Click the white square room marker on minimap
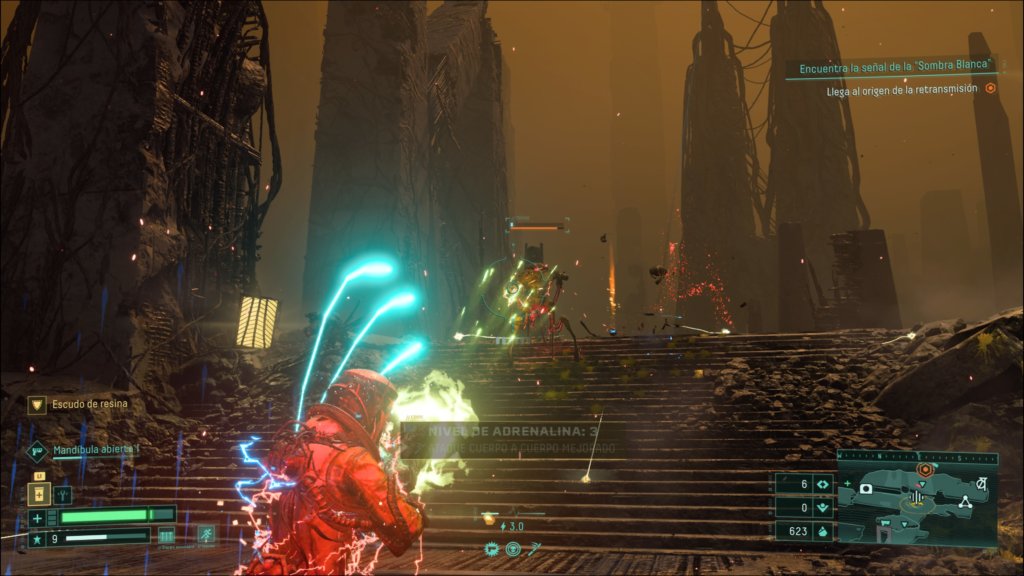1024x576 pixels. [x=866, y=490]
